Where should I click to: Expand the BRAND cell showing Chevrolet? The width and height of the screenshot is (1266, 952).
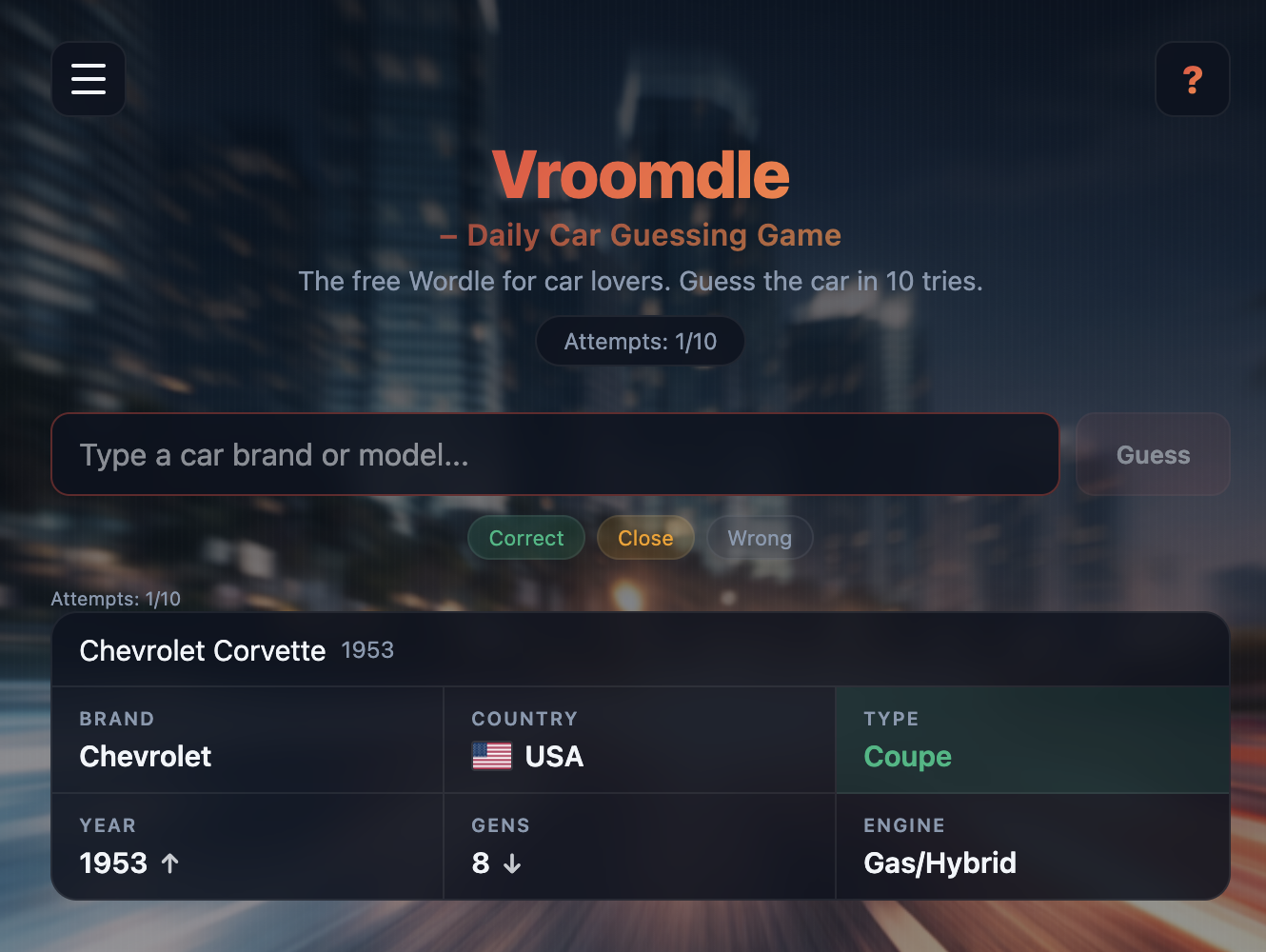pyautogui.click(x=247, y=740)
